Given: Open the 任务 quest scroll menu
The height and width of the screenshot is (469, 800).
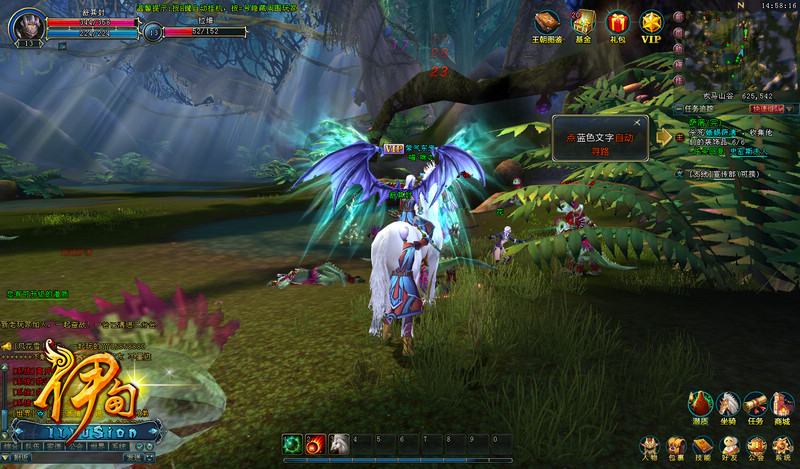Looking at the screenshot, I should (x=756, y=405).
